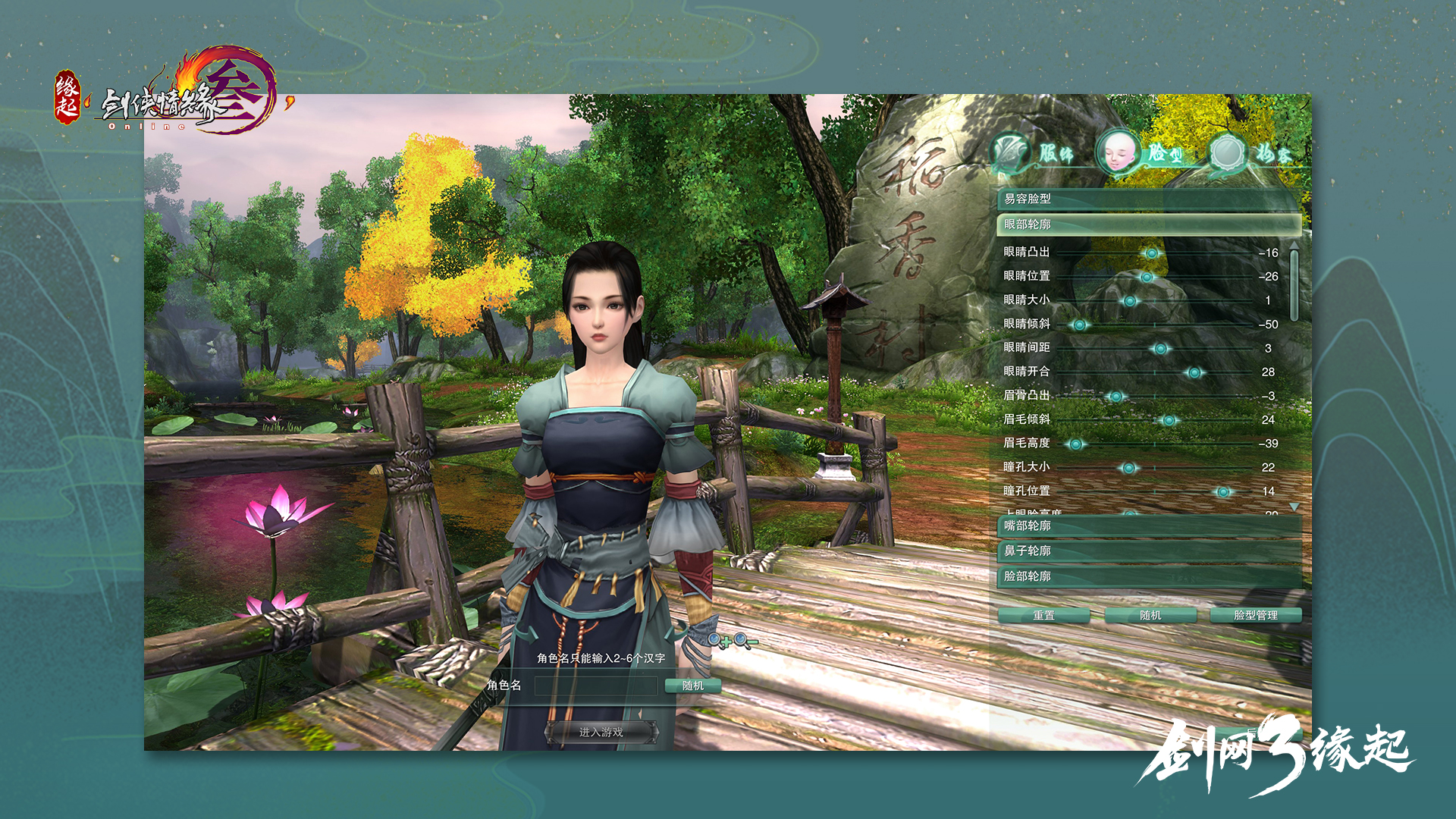
Task: Collapse the 眼部轮廓 eye contour section
Action: point(1148,224)
